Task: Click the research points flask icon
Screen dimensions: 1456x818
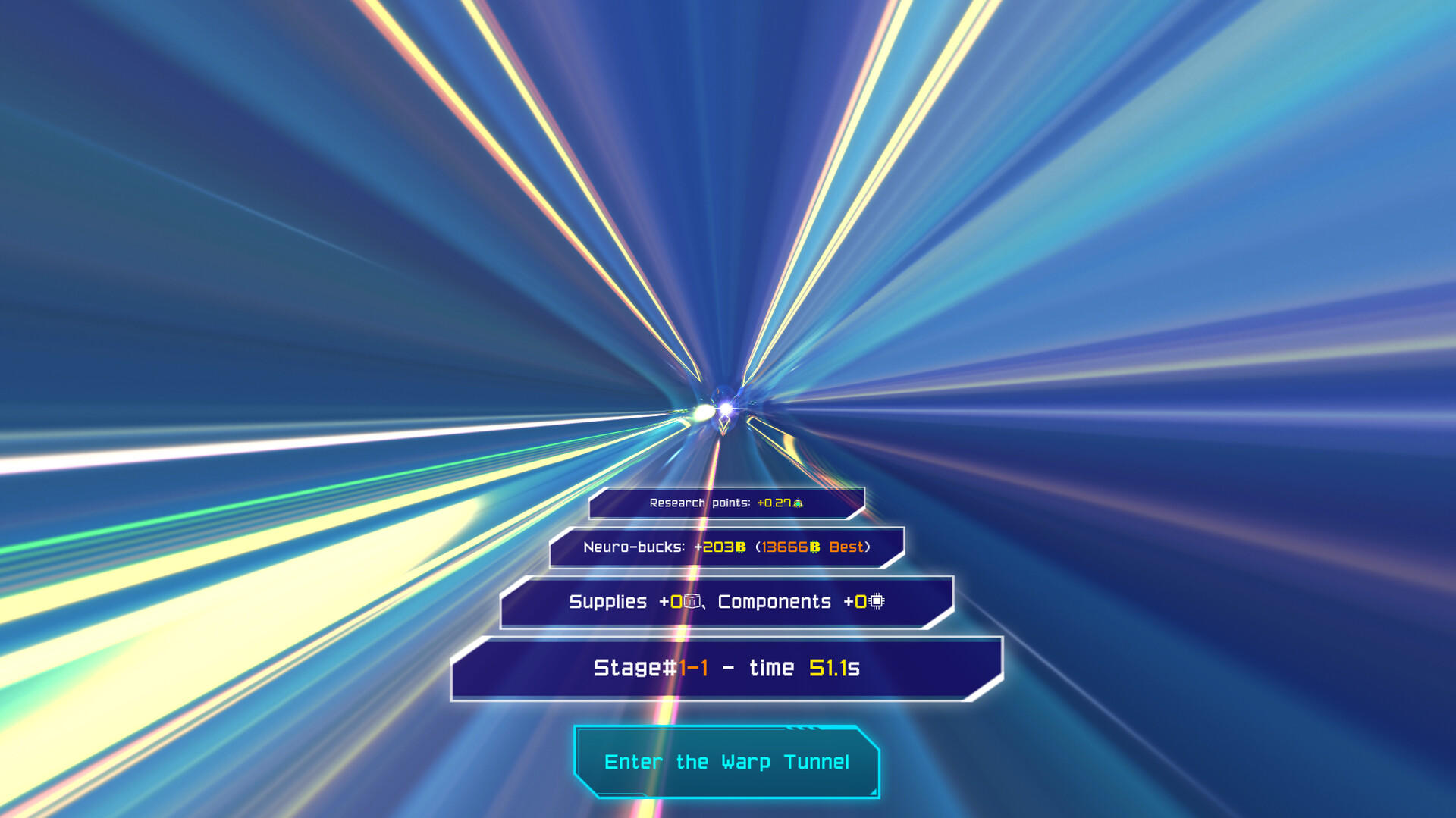Action: click(799, 503)
